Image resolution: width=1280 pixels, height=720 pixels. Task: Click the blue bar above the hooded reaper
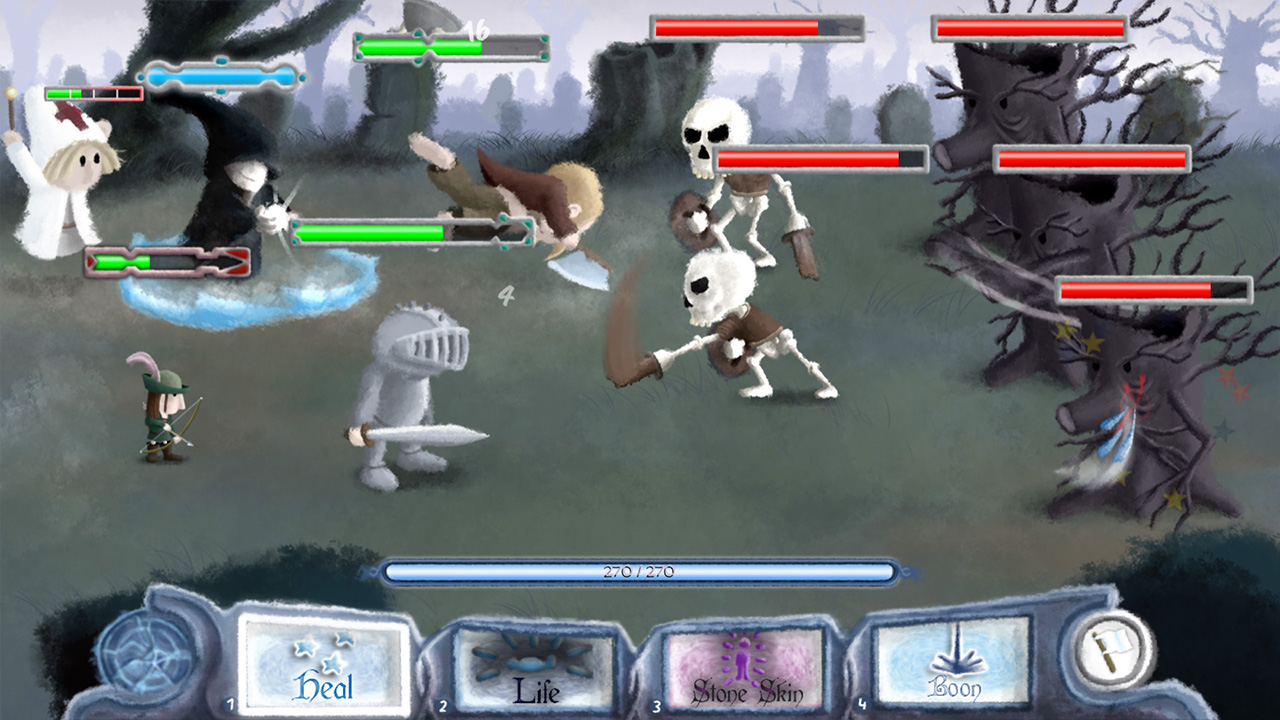coord(222,73)
